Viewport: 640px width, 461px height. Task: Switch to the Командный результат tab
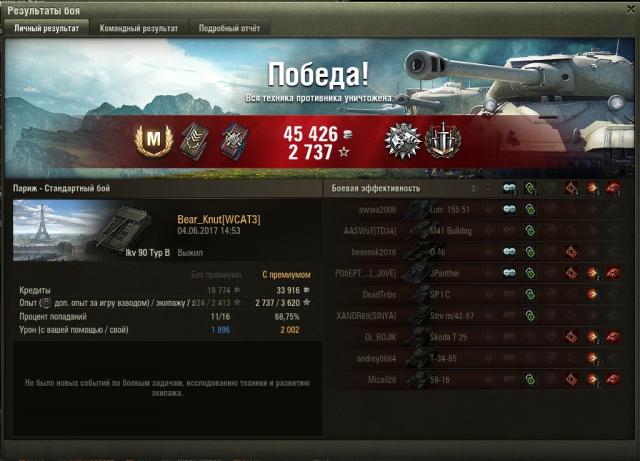coord(139,29)
